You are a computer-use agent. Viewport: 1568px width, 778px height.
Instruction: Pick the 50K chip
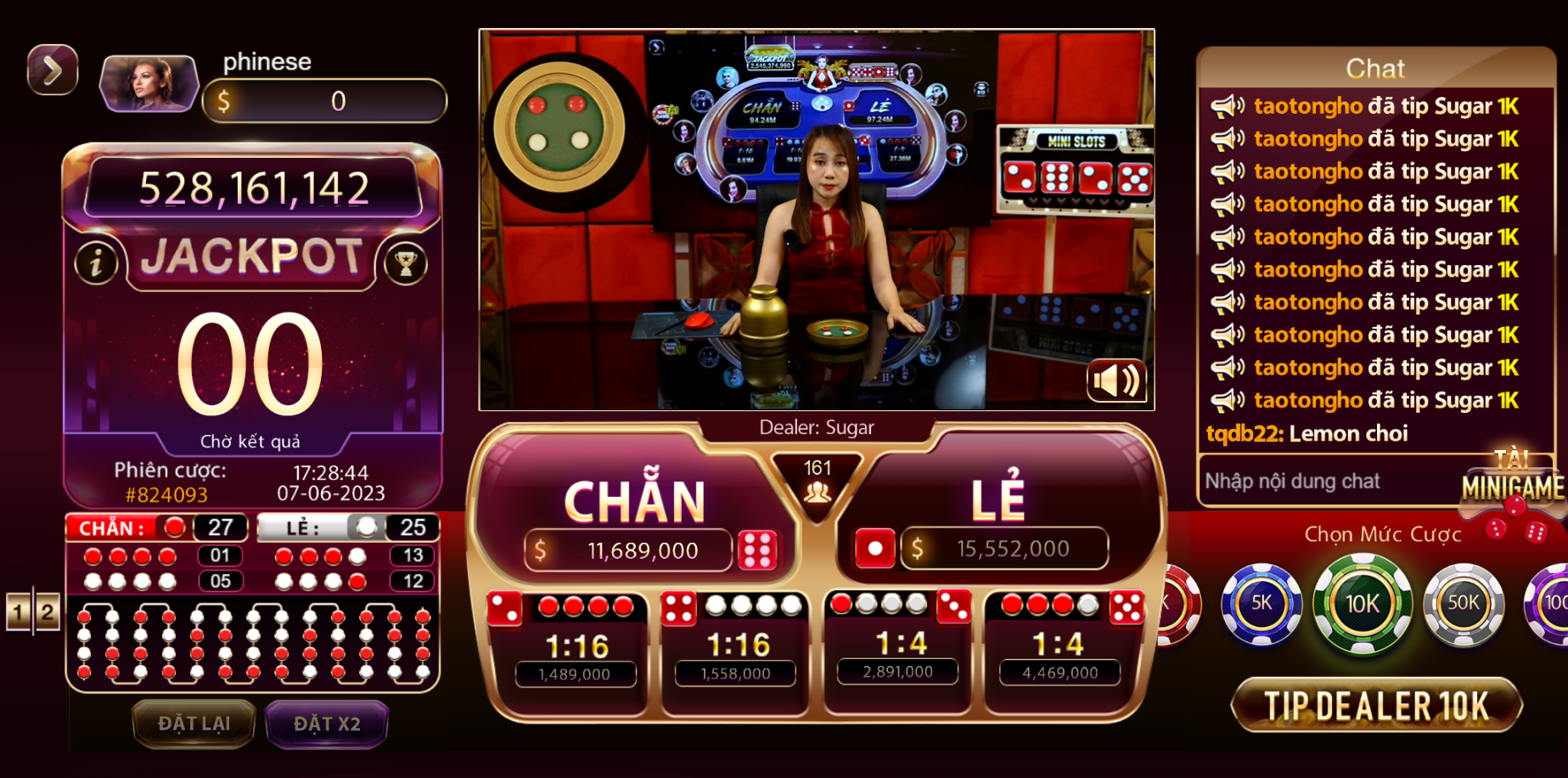click(1463, 603)
